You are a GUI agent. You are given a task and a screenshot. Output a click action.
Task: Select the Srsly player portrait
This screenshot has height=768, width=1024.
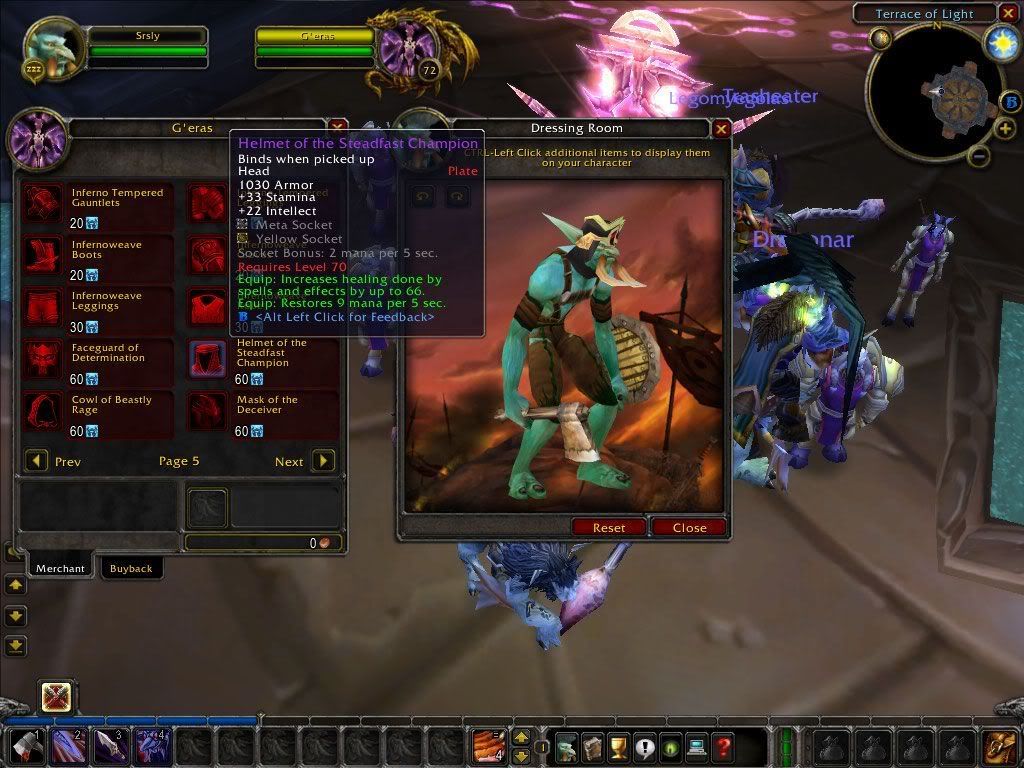click(x=50, y=48)
